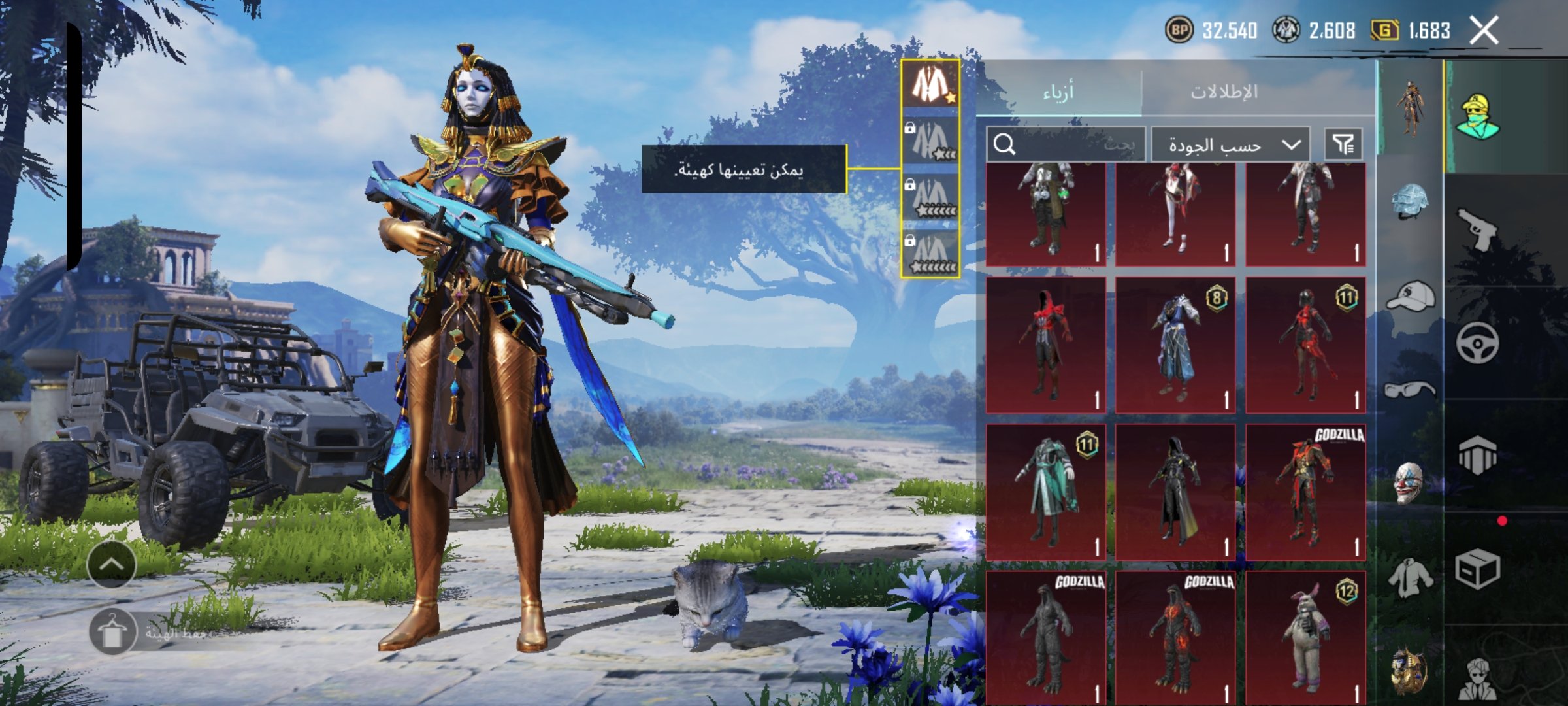Expand the up-arrow circle button

(x=112, y=564)
